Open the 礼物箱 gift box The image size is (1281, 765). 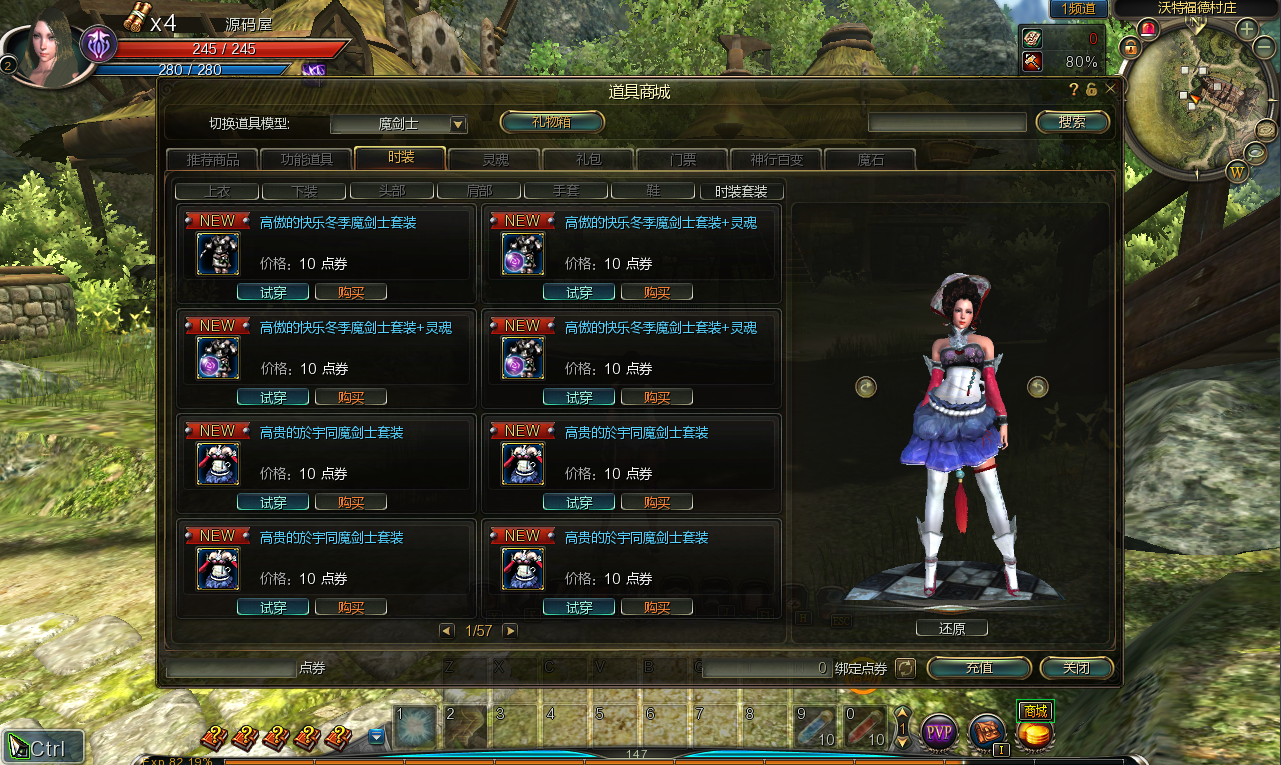click(x=552, y=122)
